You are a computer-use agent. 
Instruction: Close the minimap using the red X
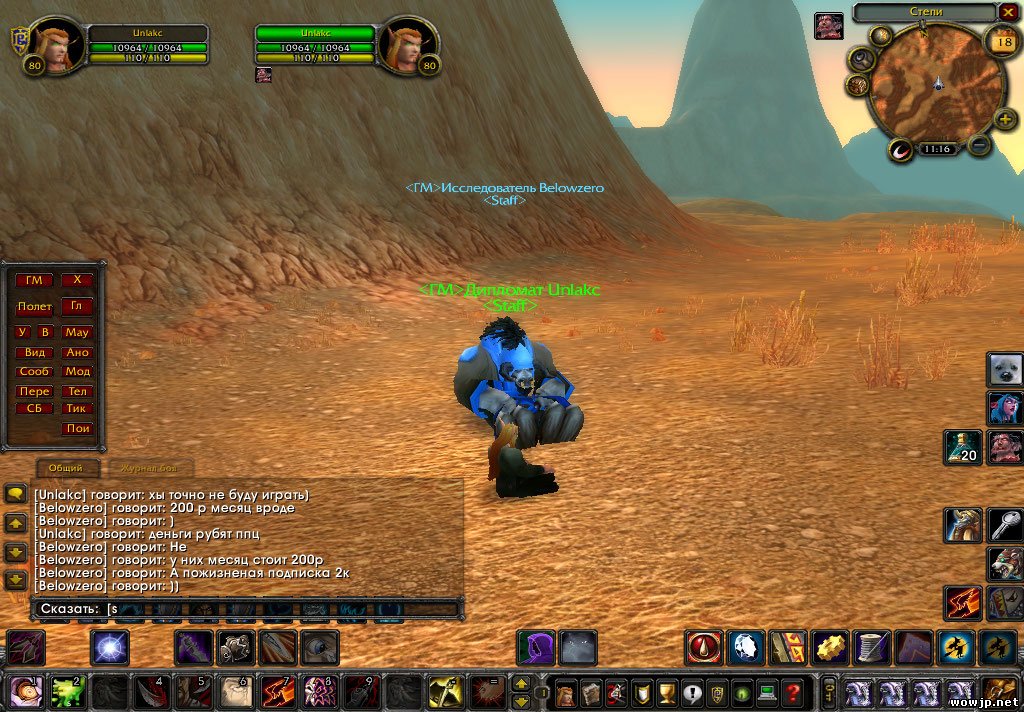tap(1007, 12)
